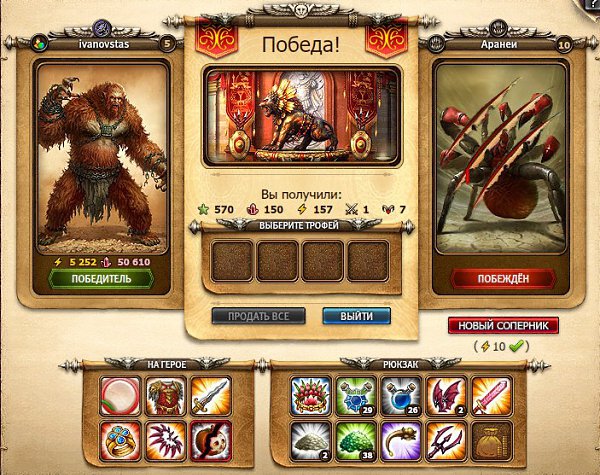Image resolution: width=600 pixels, height=475 pixels.
Task: Select the equipped steel sword slot
Action: click(x=209, y=395)
